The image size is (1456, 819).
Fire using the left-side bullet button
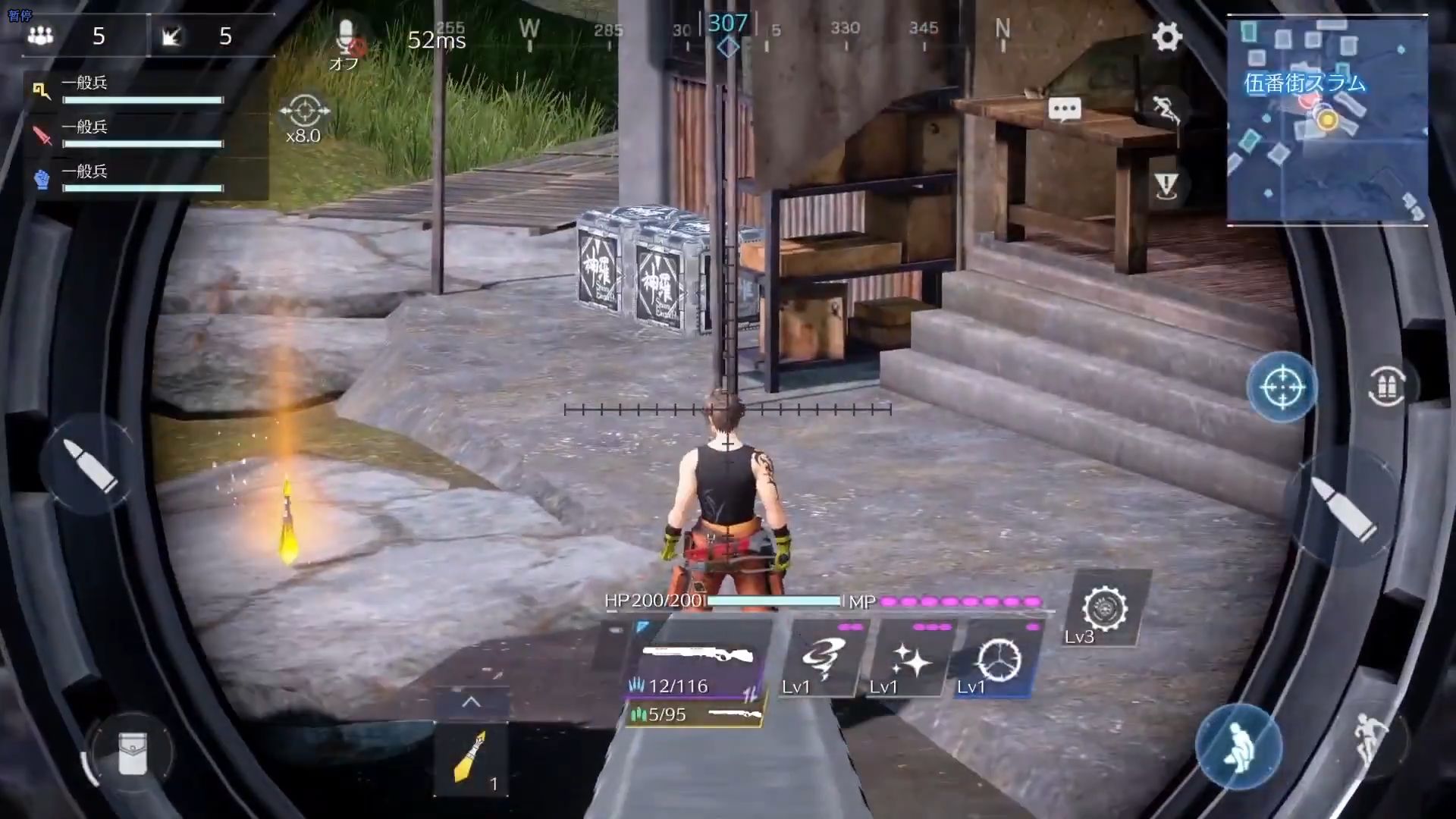tap(90, 464)
